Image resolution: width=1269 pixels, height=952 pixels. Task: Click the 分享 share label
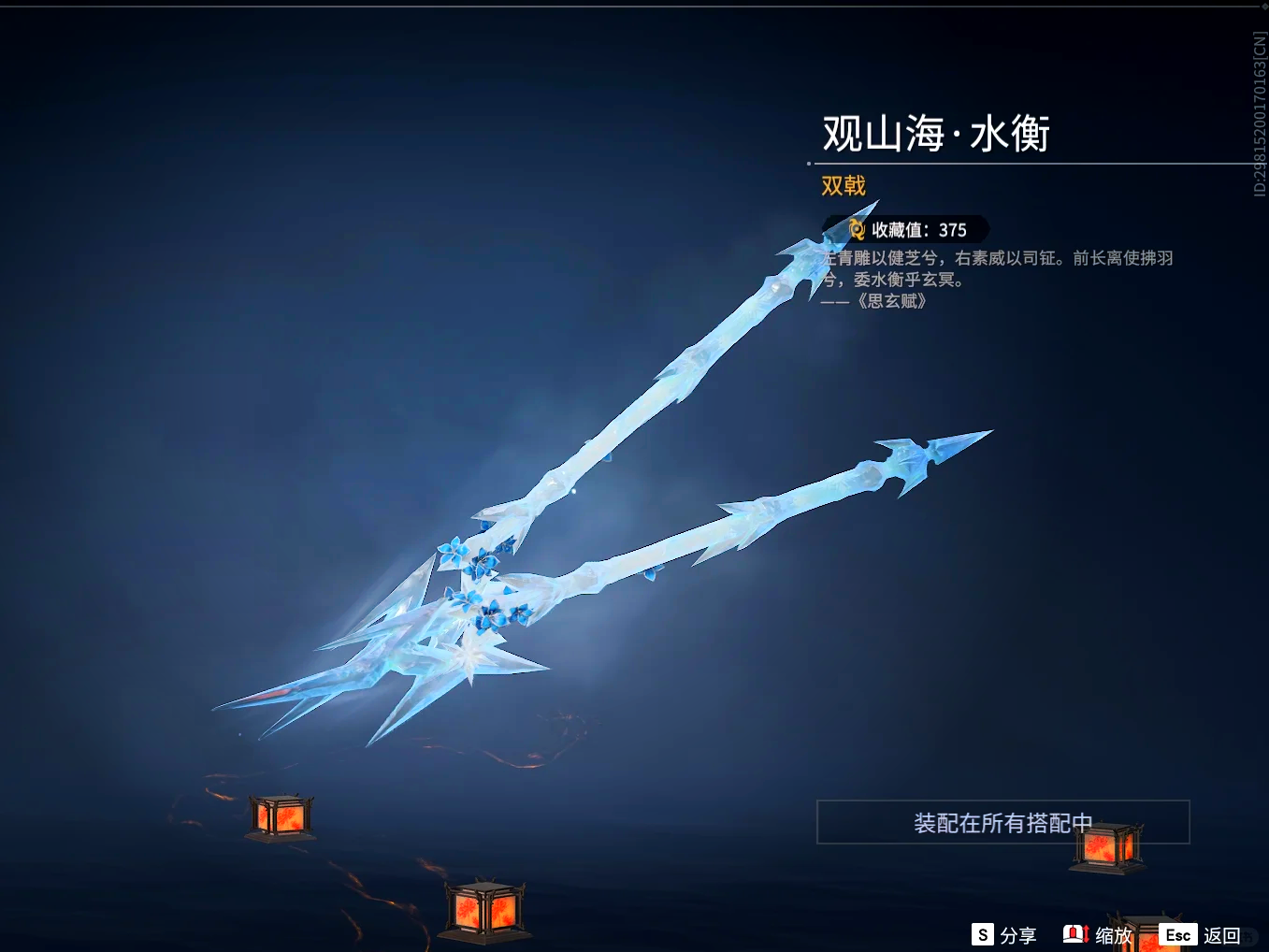tap(1018, 934)
